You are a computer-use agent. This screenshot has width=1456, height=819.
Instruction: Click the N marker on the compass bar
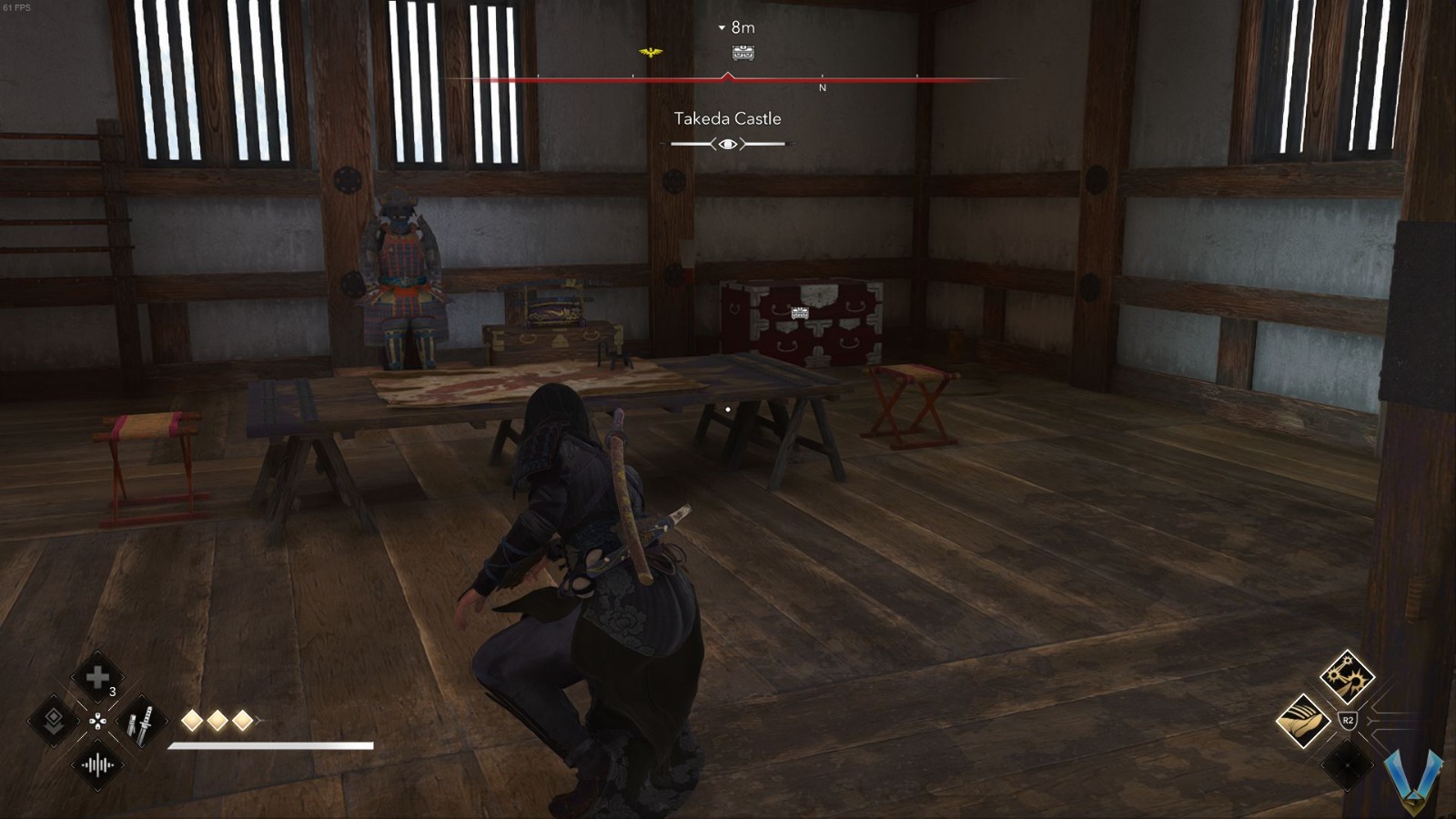(x=822, y=88)
